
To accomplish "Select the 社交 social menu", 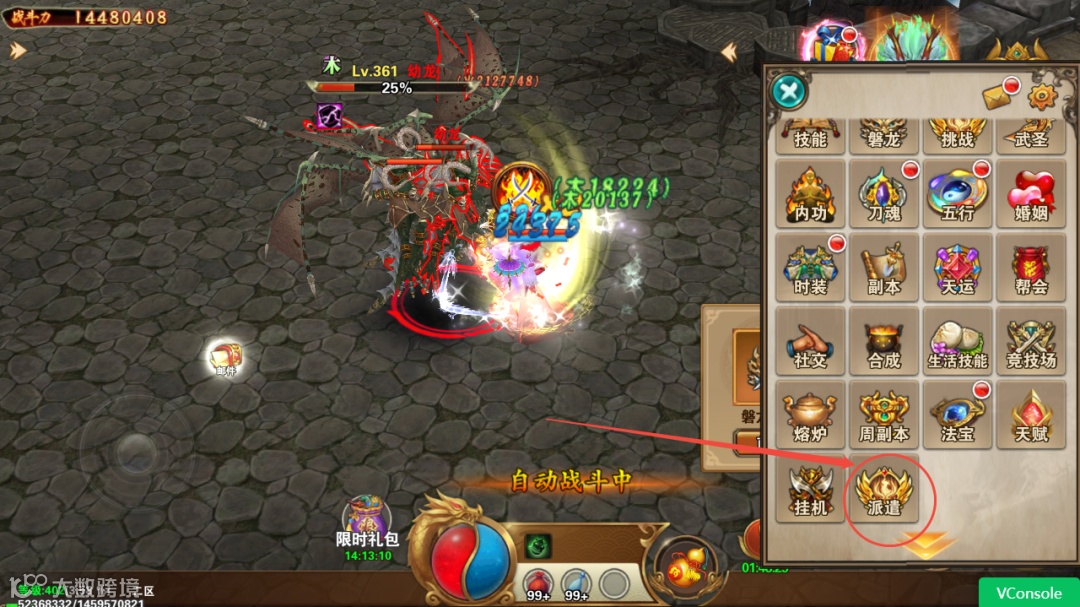I will (x=811, y=341).
